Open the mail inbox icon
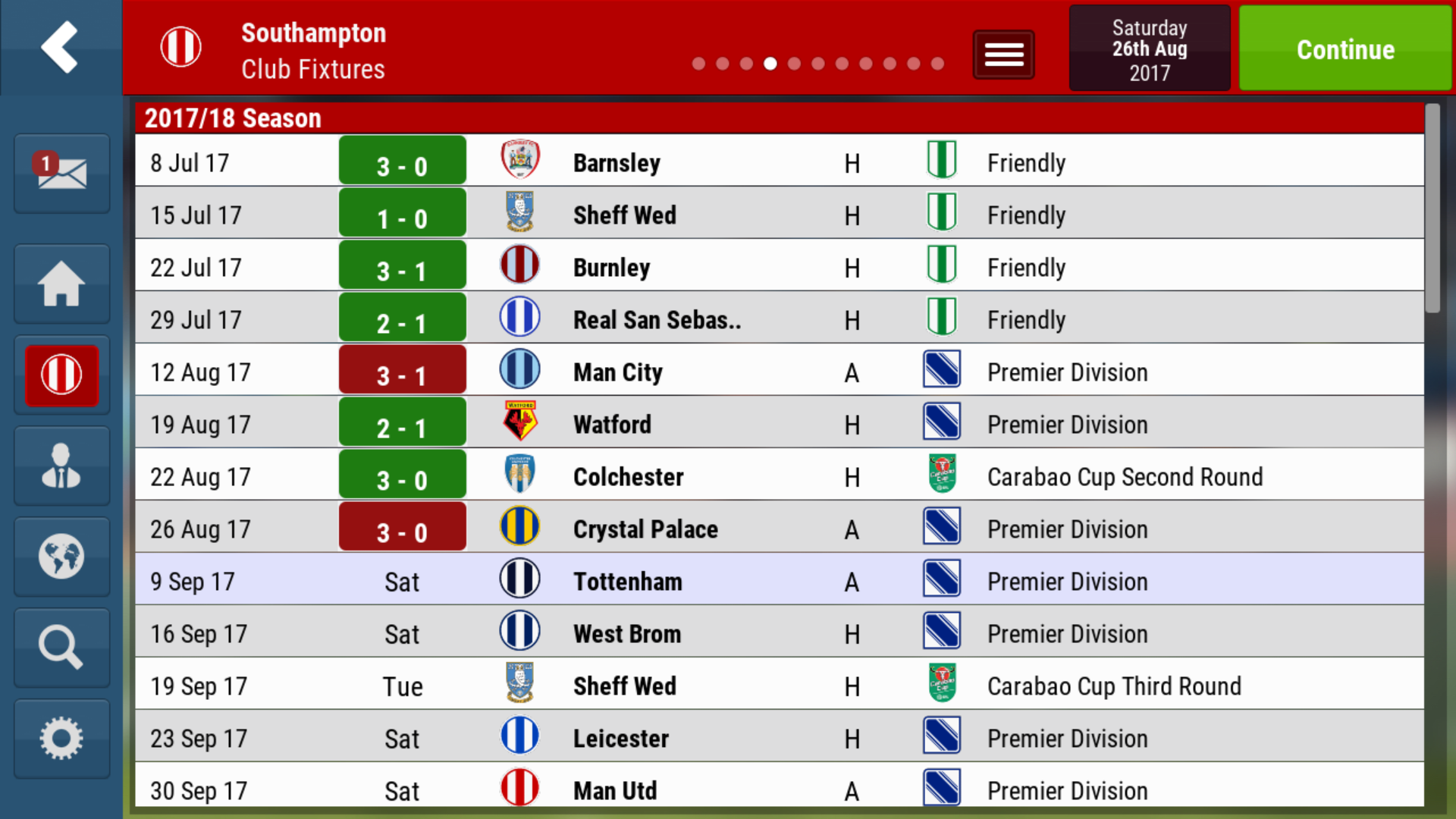 [61, 173]
